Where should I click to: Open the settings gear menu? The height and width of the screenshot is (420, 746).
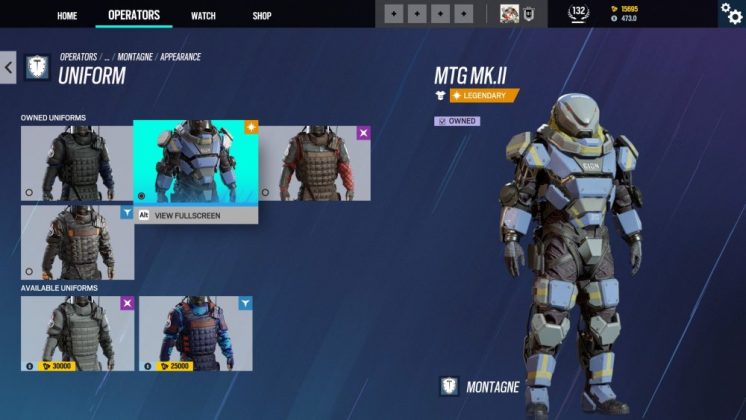(731, 13)
